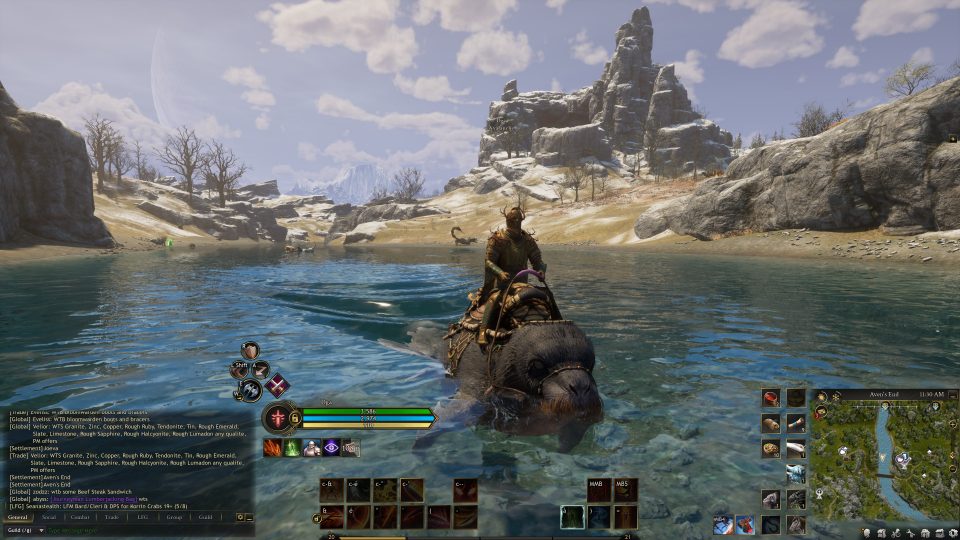This screenshot has height=540, width=960.
Task: Select the MMB action bar slot
Action: [x=599, y=489]
